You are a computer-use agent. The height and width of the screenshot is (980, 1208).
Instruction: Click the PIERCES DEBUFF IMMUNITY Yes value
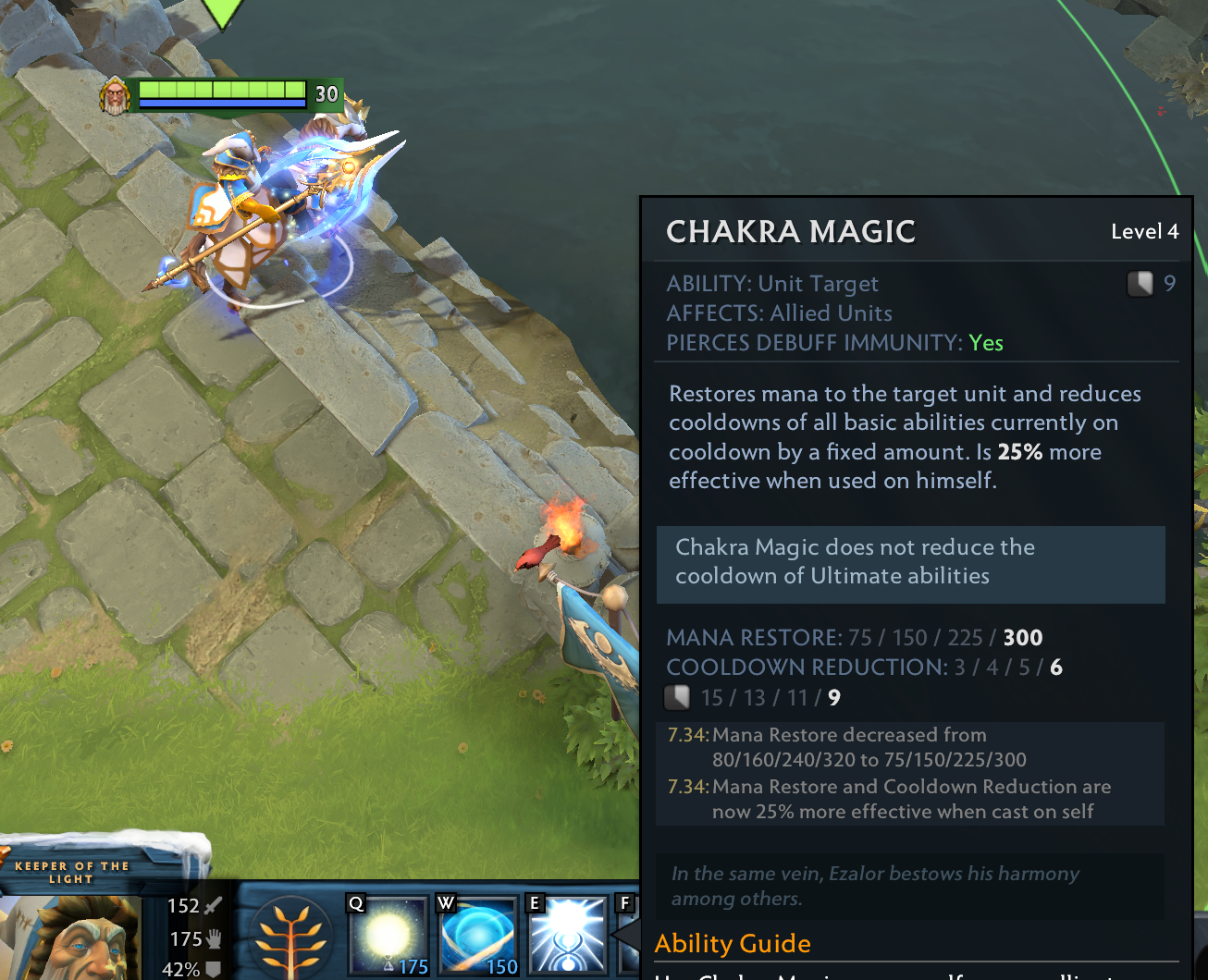click(x=987, y=343)
